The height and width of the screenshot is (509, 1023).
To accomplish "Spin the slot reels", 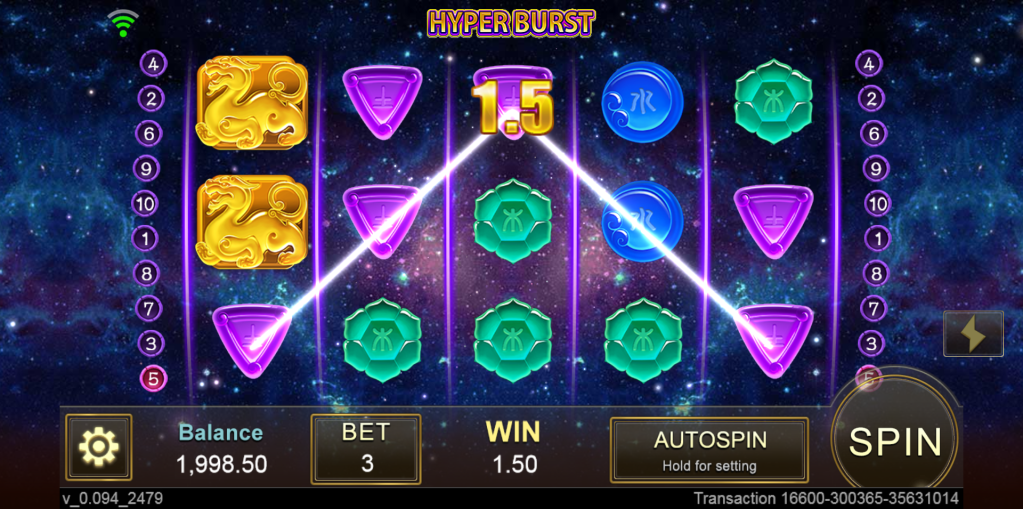I will [895, 440].
